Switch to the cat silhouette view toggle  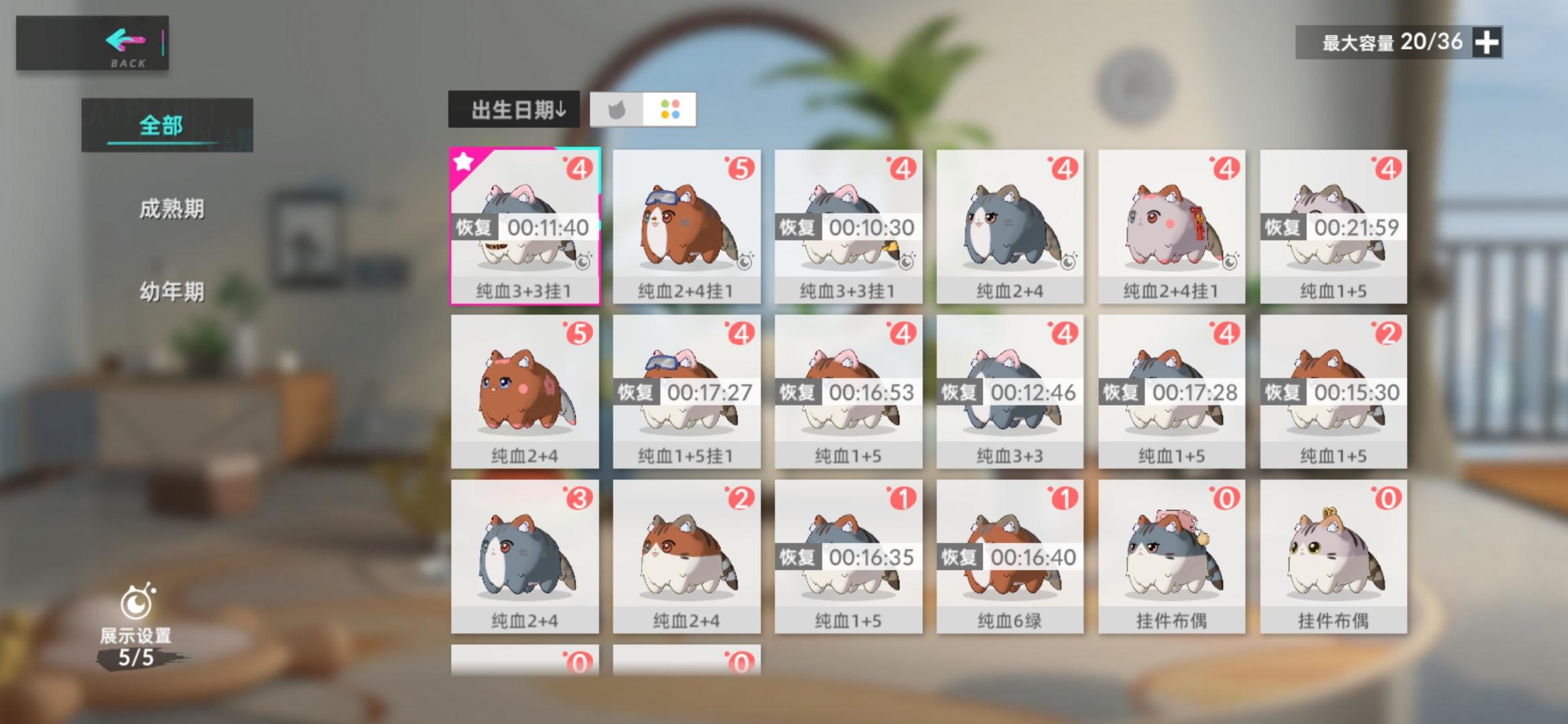(x=617, y=111)
